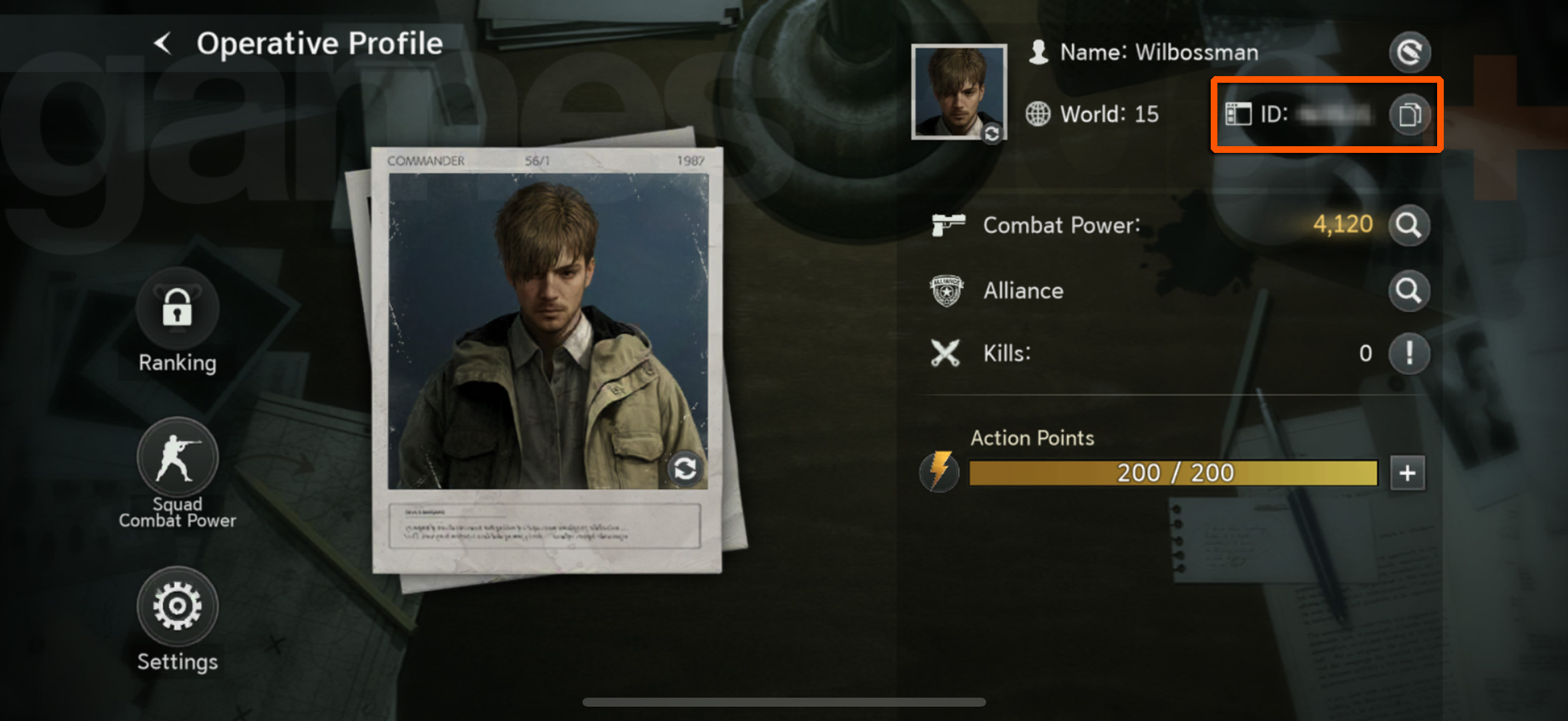1568x721 pixels.
Task: Tap the swap icon on the small avatar thumbnail
Action: point(991,134)
